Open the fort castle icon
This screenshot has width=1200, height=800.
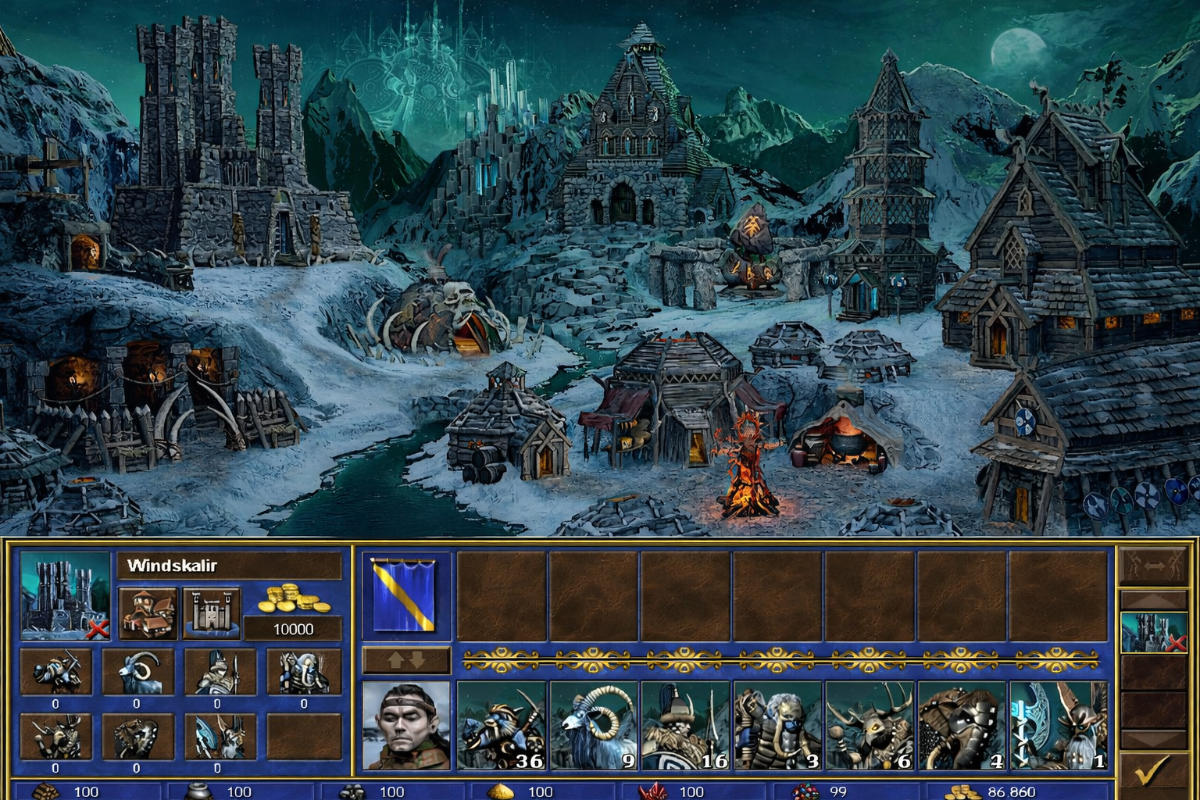pyautogui.click(x=212, y=613)
